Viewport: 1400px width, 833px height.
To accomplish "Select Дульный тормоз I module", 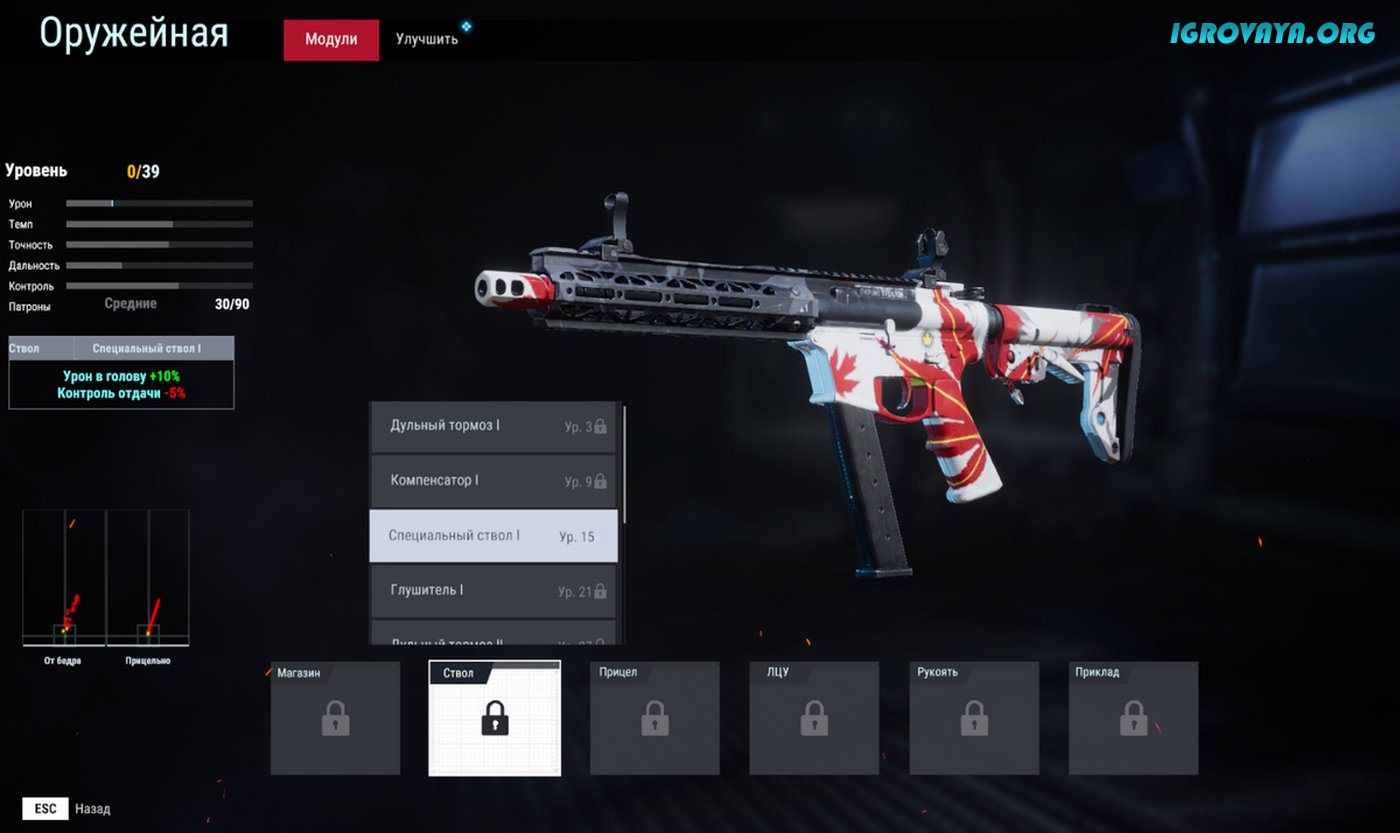I will pyautogui.click(x=494, y=426).
